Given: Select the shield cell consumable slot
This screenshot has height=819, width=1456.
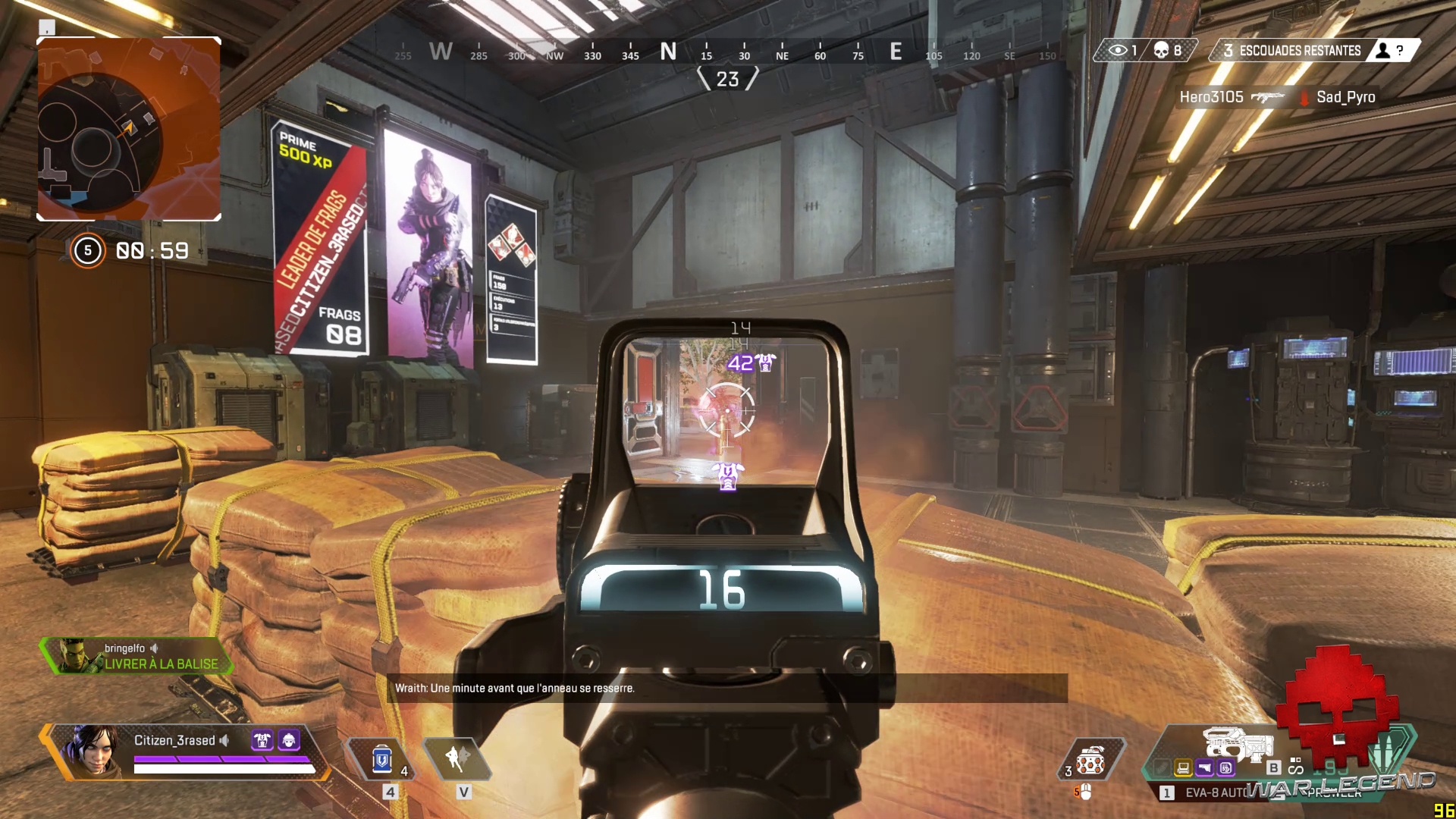Looking at the screenshot, I should 381,759.
